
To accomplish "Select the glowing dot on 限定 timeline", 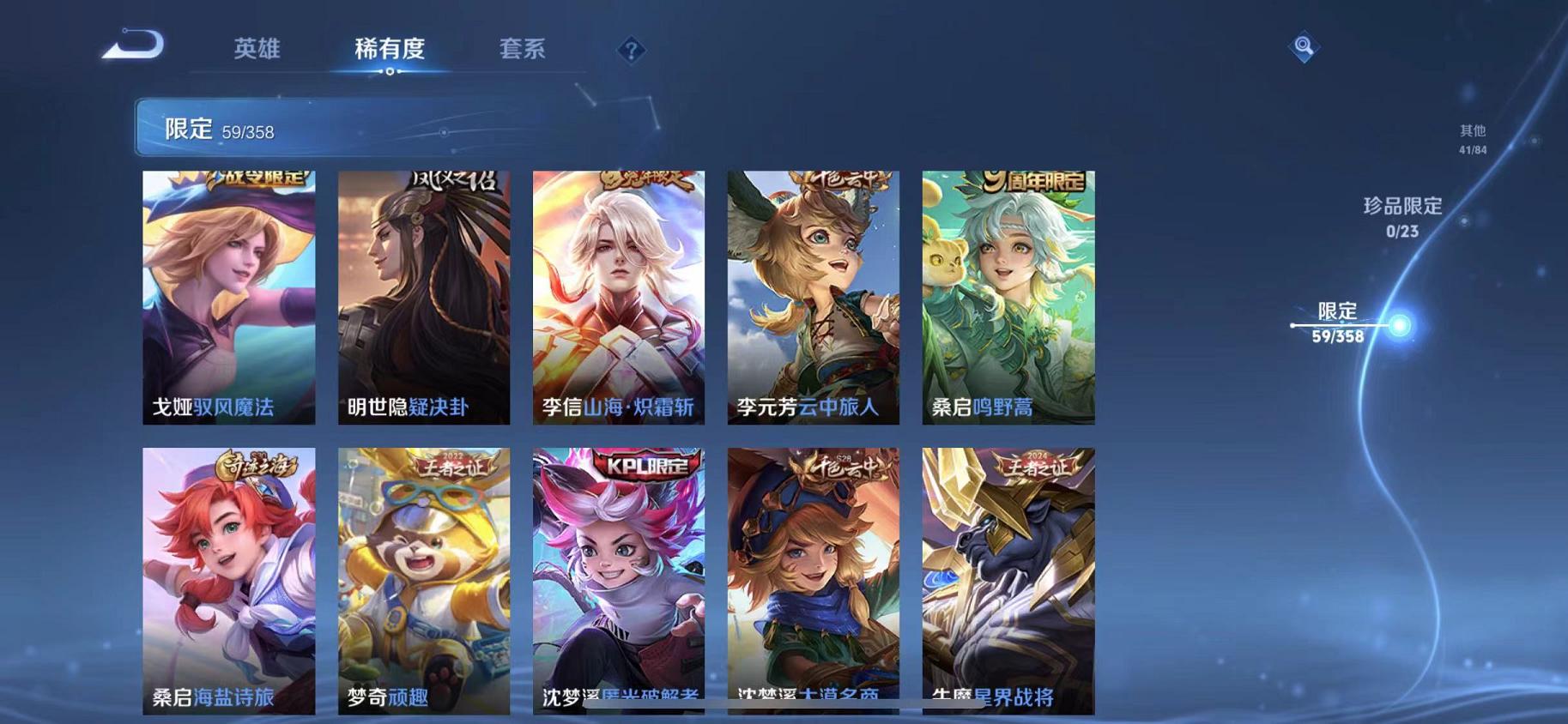I will 1398,324.
